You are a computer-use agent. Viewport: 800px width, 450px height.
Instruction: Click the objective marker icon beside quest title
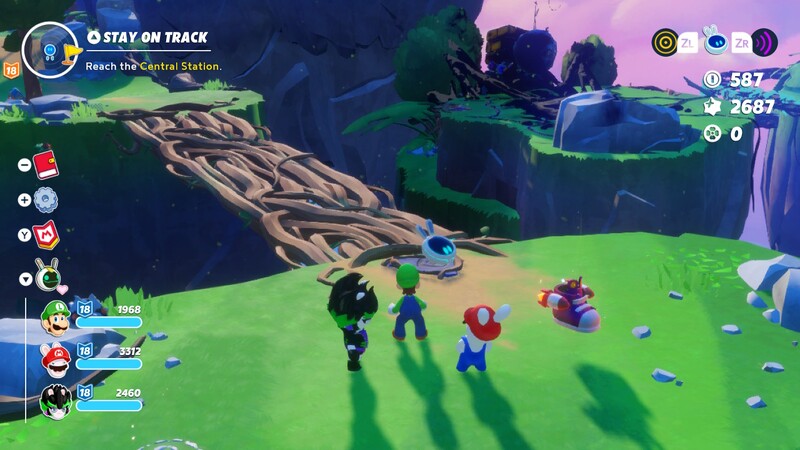(50, 48)
